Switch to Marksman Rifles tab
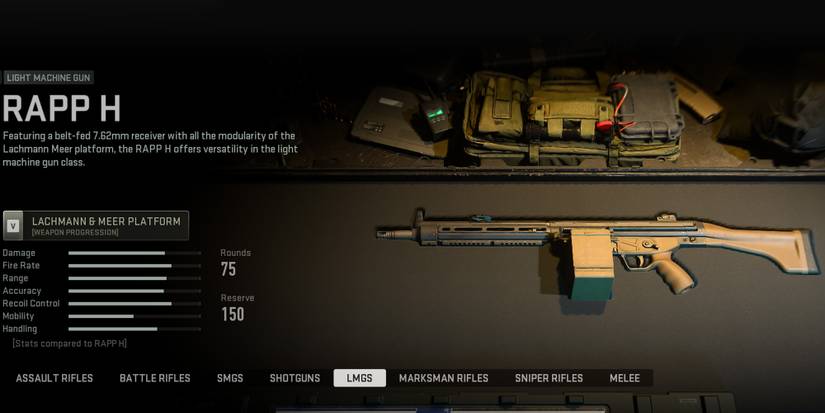The image size is (825, 413). tap(443, 378)
